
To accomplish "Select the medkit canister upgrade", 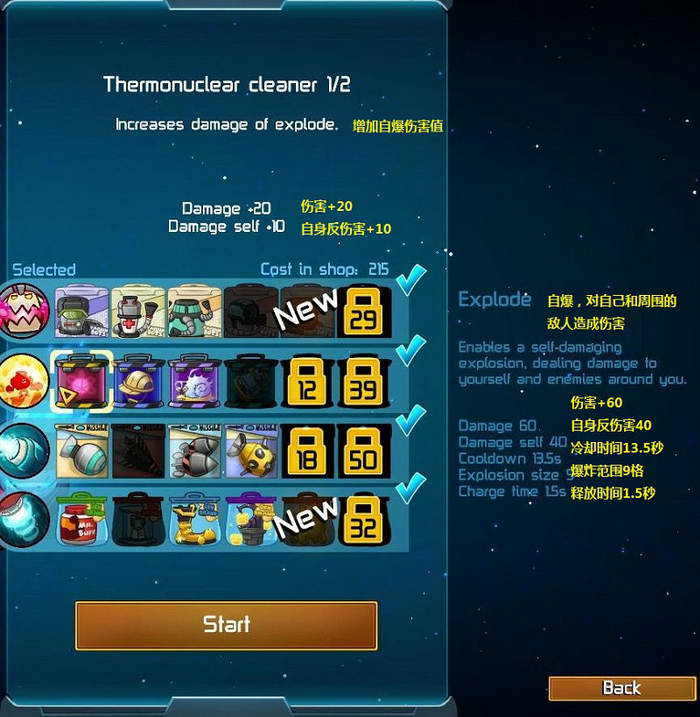I will tap(138, 311).
